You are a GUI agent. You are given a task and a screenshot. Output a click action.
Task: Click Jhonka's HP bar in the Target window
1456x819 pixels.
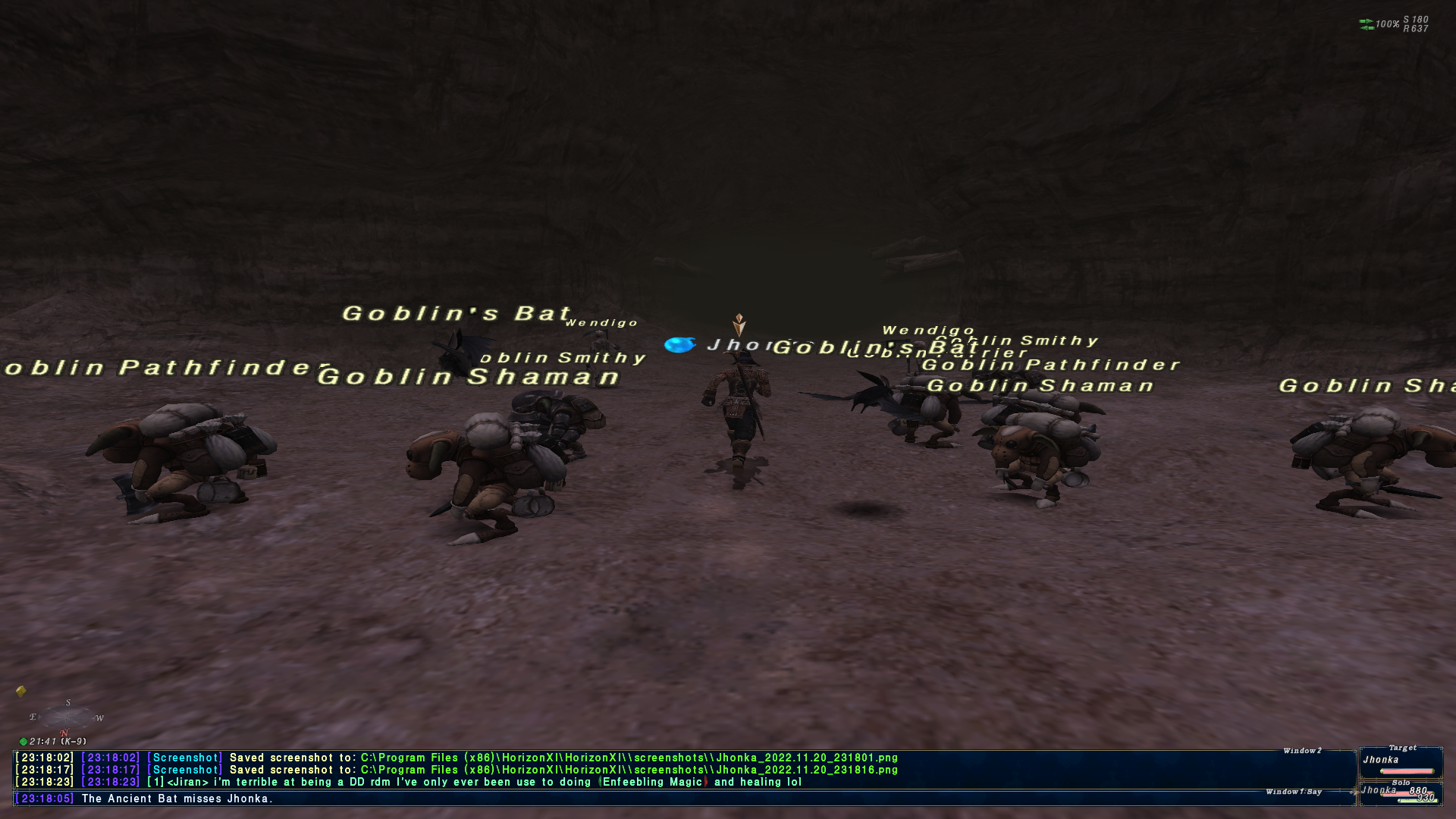(1407, 771)
